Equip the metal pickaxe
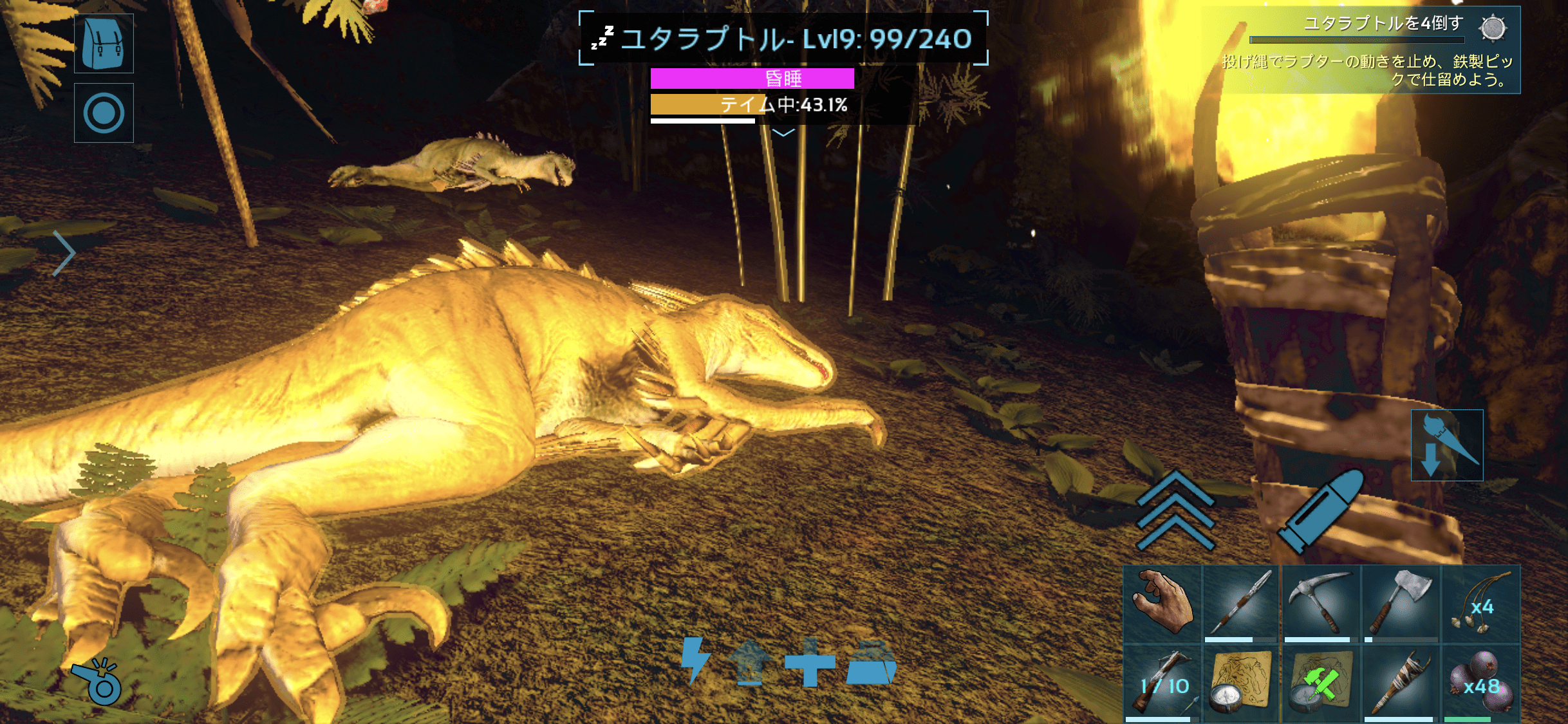The width and height of the screenshot is (1568, 724). (x=1321, y=604)
